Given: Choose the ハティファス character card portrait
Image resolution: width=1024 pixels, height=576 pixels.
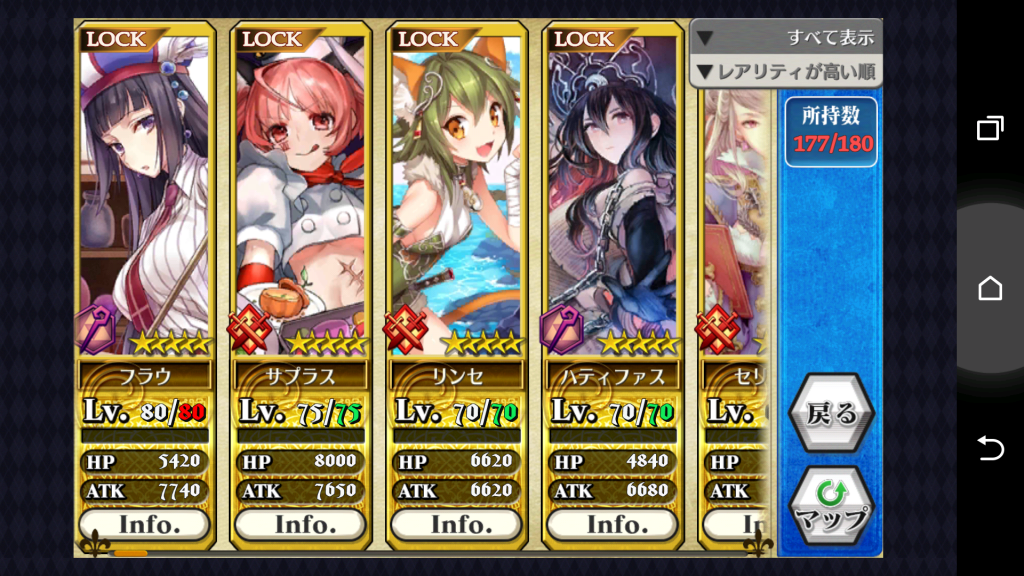Looking at the screenshot, I should point(612,190).
